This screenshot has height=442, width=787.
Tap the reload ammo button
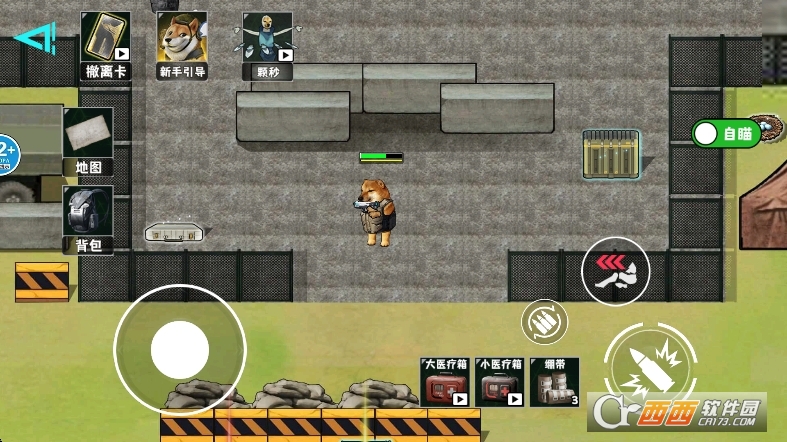545,322
